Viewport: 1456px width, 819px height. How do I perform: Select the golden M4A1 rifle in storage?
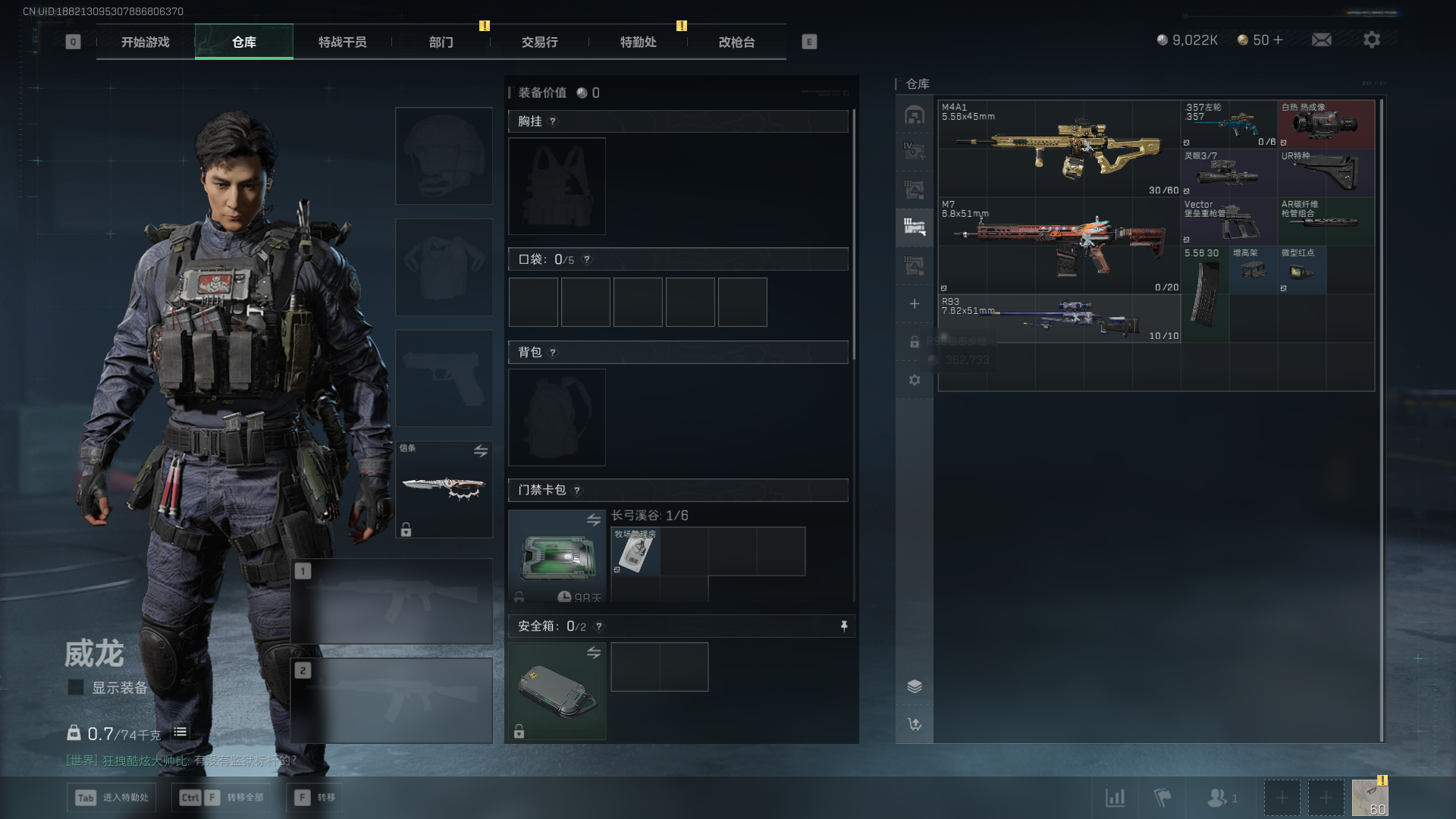click(1059, 147)
